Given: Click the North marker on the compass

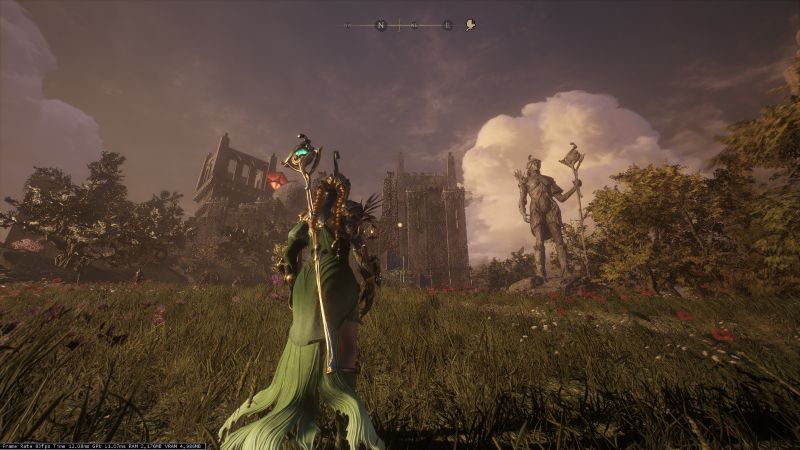Looking at the screenshot, I should (x=380, y=25).
